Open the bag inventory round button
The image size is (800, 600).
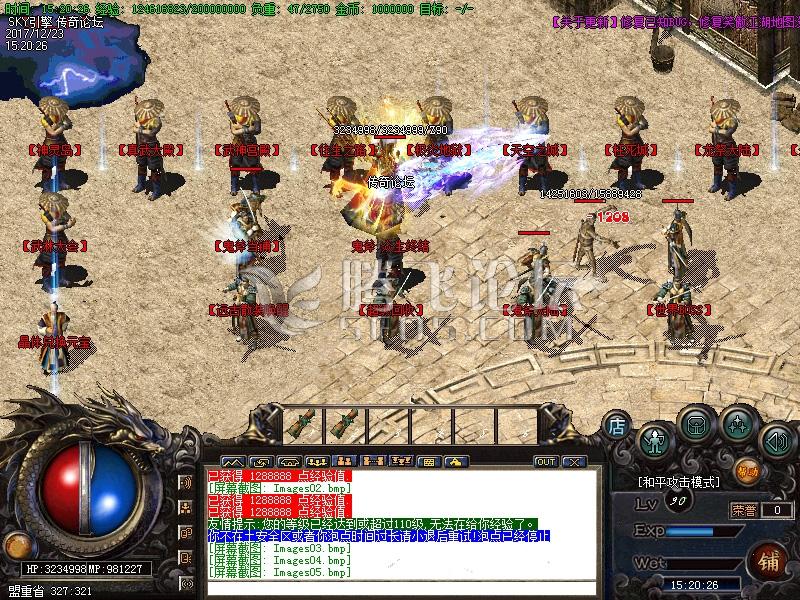click(696, 423)
